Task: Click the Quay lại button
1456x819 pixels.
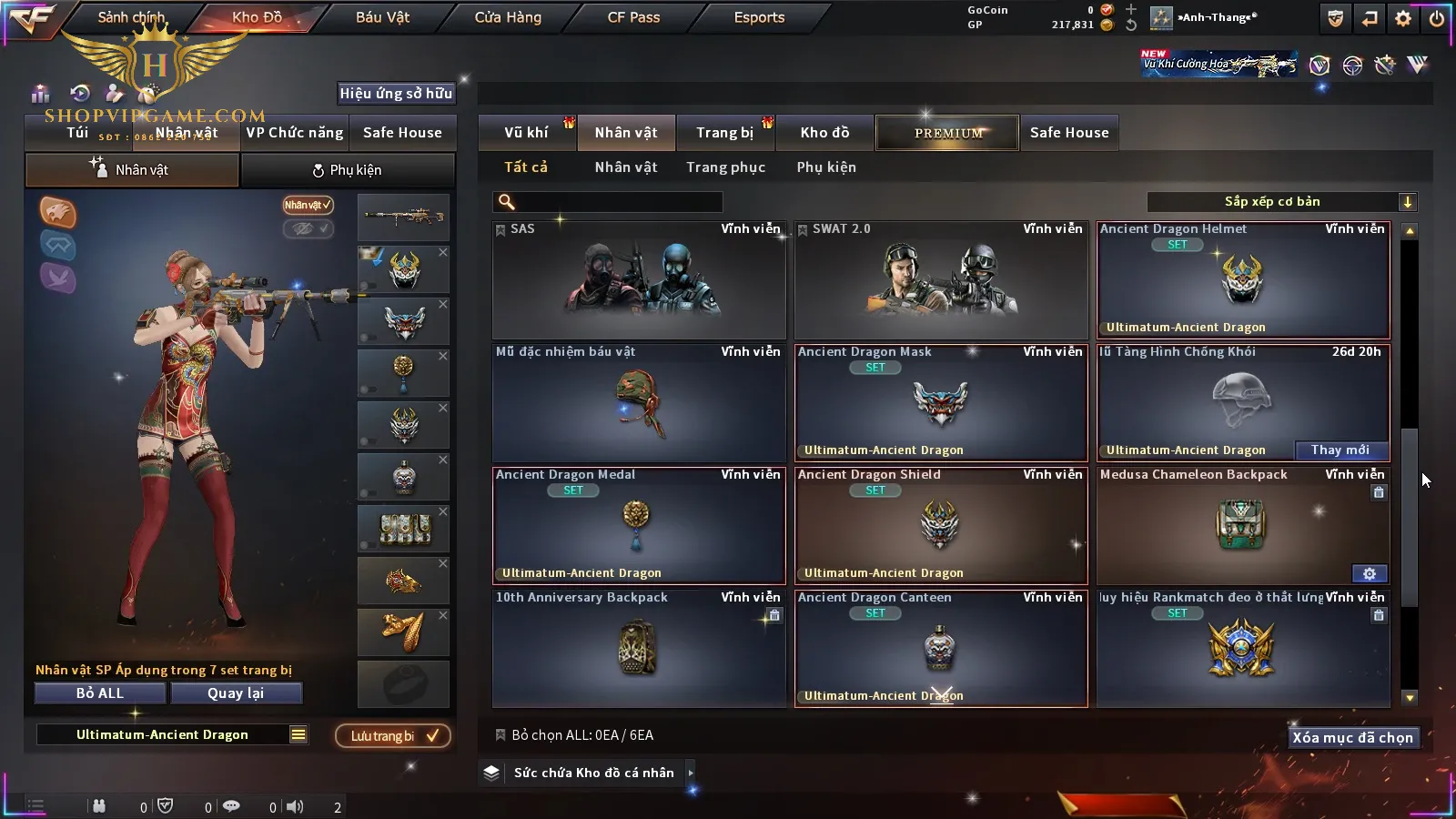Action: click(236, 693)
